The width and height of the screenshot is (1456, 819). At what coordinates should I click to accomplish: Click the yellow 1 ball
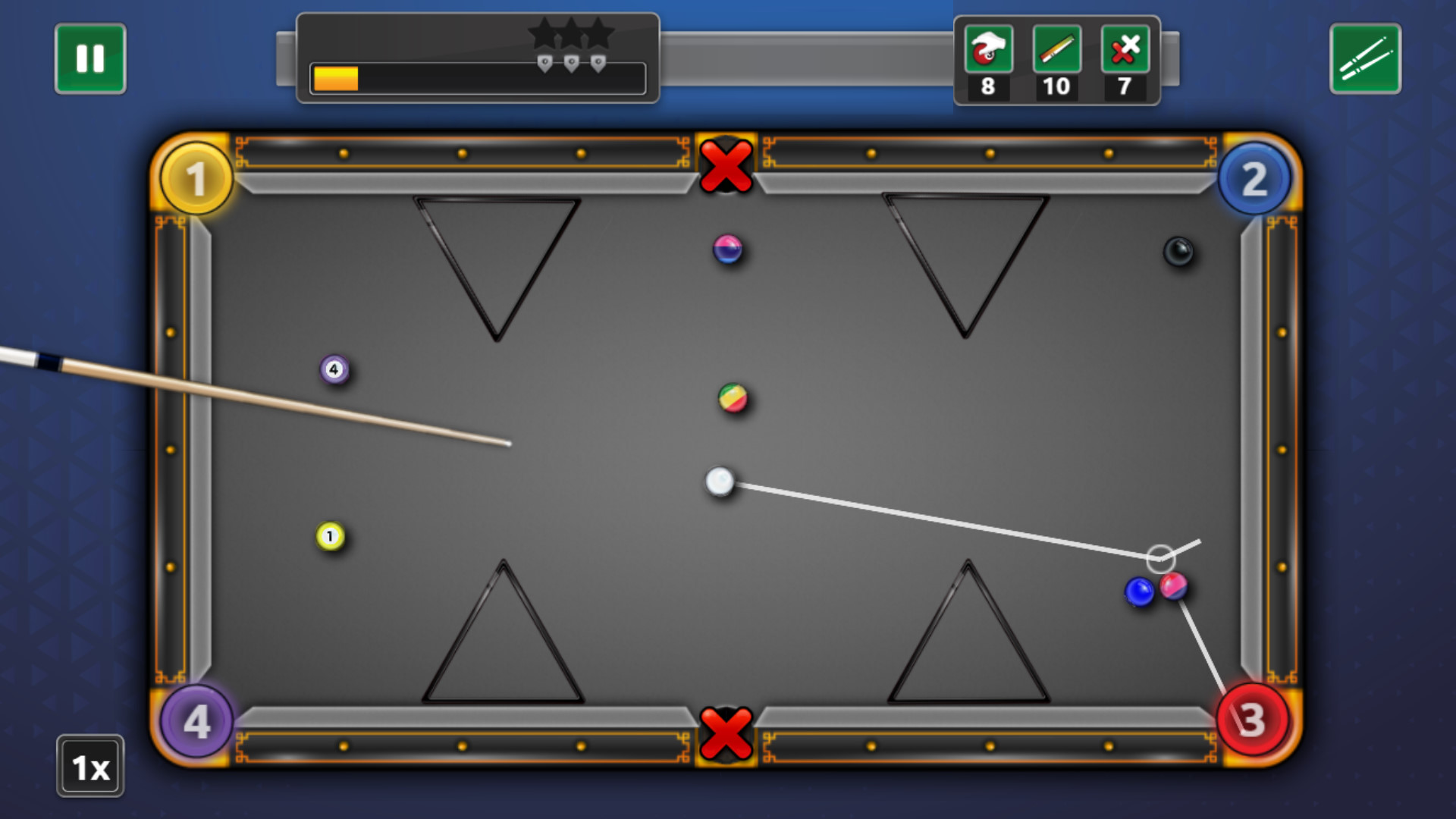click(329, 535)
